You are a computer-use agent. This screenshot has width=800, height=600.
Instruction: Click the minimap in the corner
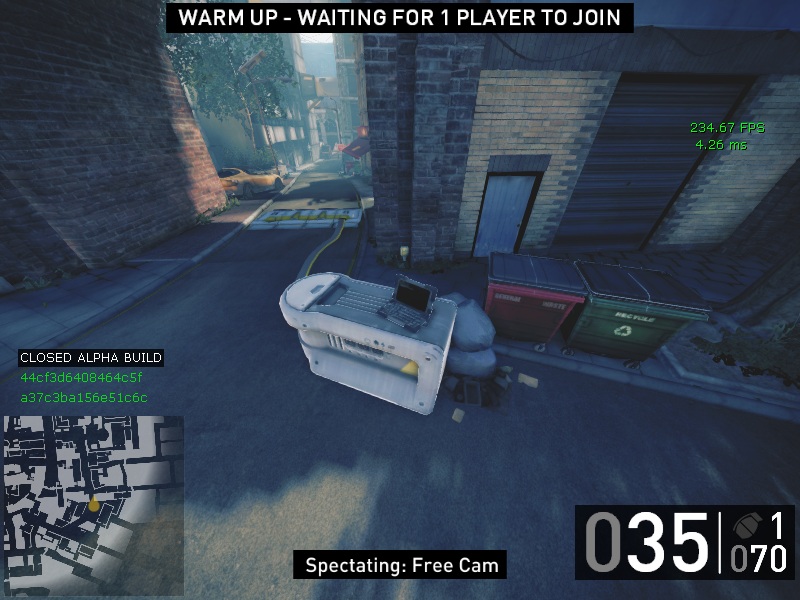coord(93,497)
